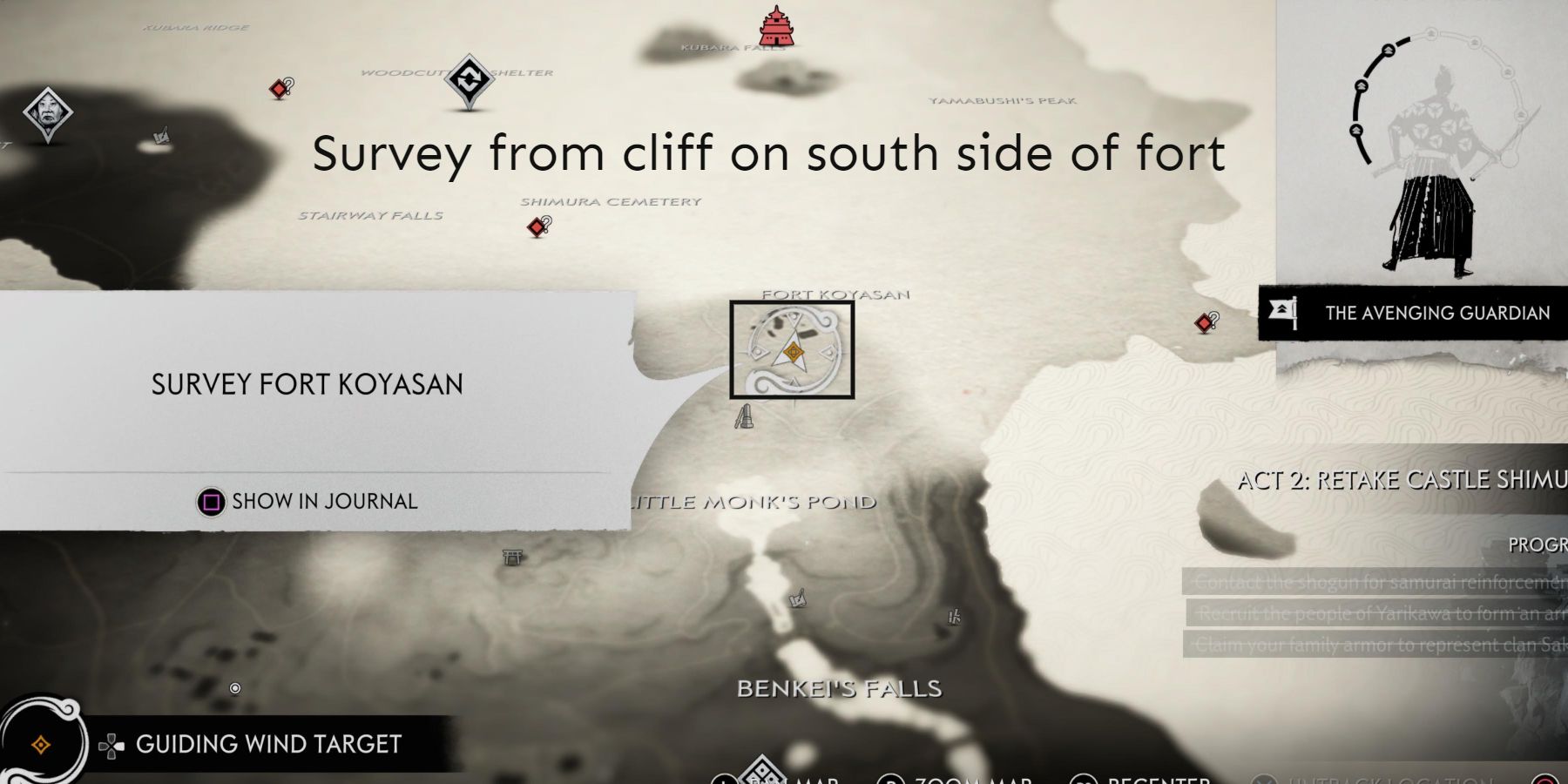Click the Guiding Wind Target emblem bottom left

pos(39,742)
